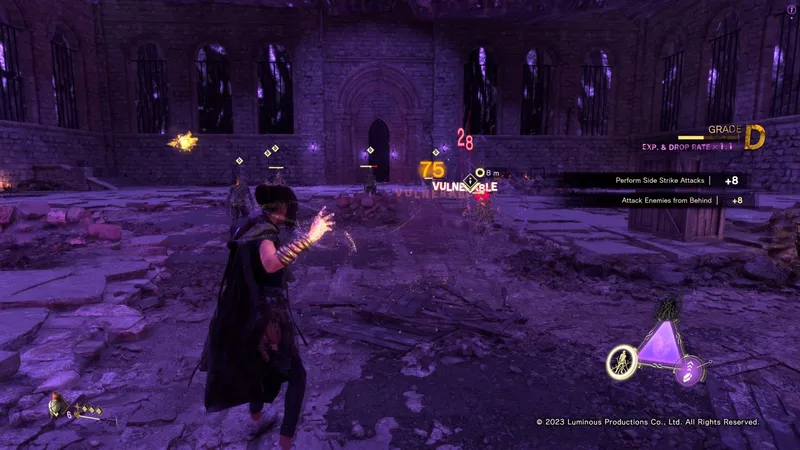
Task: Activate the purple surge magic icon
Action: 691,372
